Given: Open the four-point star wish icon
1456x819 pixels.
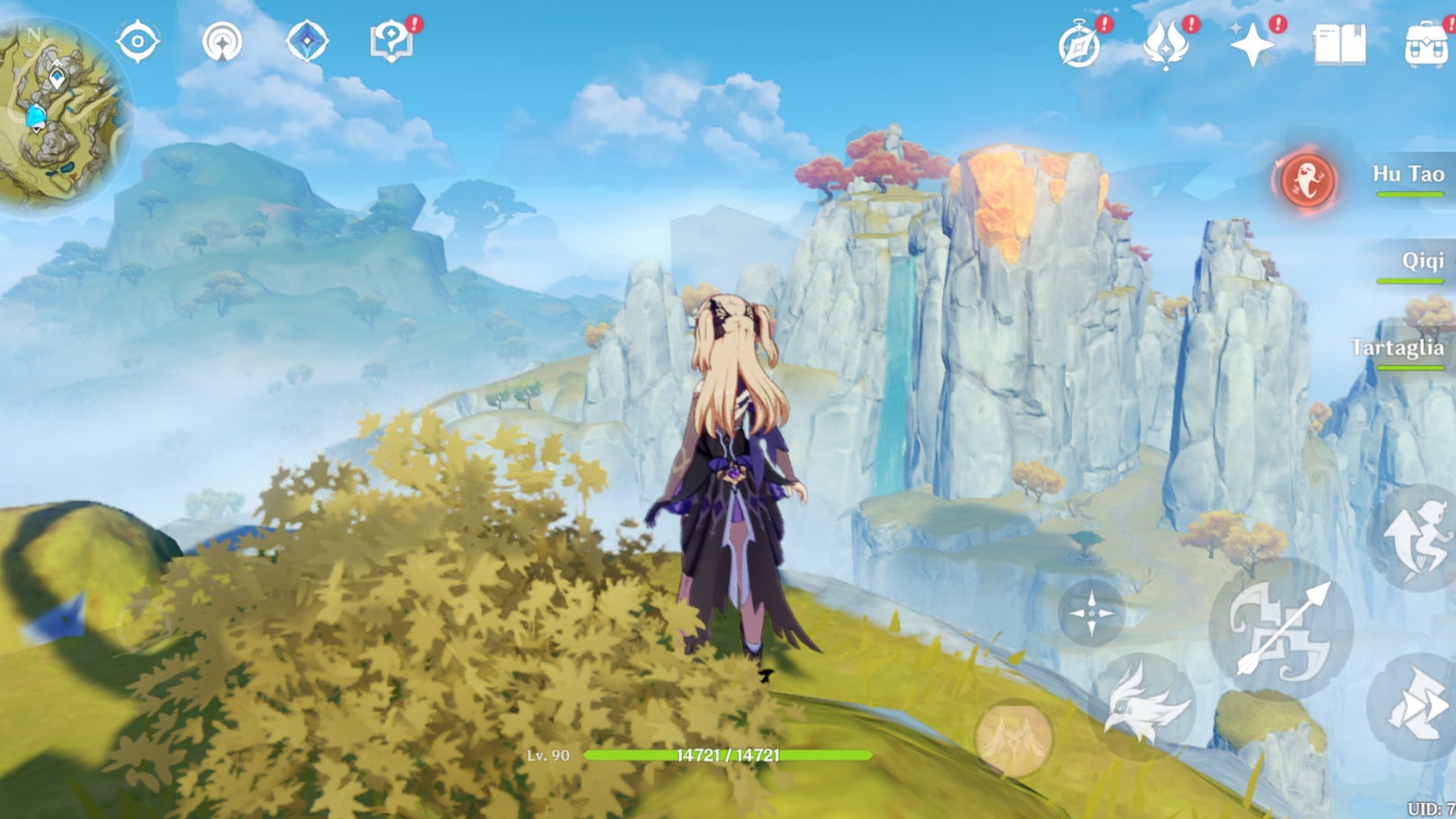Looking at the screenshot, I should pyautogui.click(x=1252, y=44).
